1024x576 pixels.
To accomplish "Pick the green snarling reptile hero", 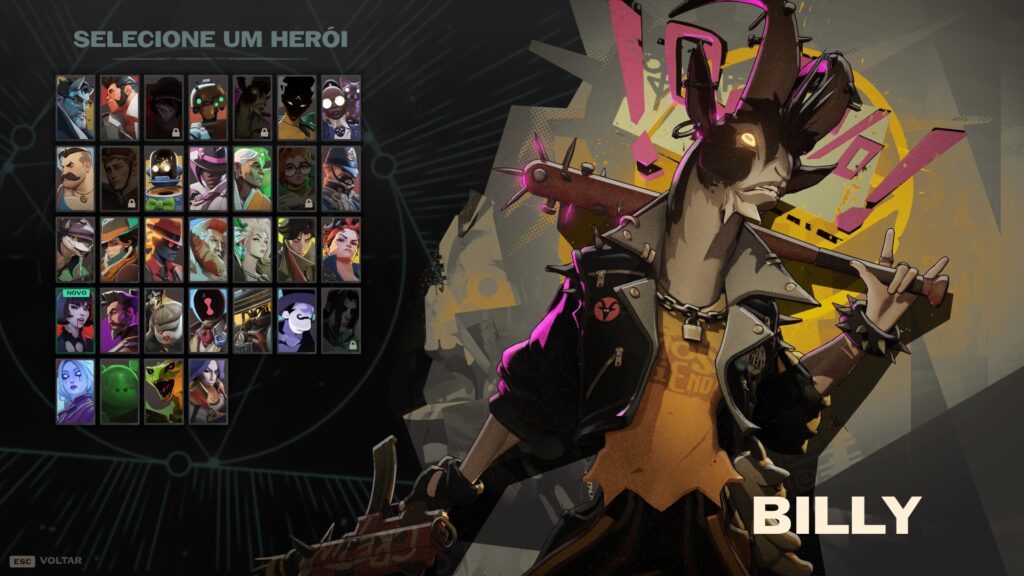I will tap(164, 391).
